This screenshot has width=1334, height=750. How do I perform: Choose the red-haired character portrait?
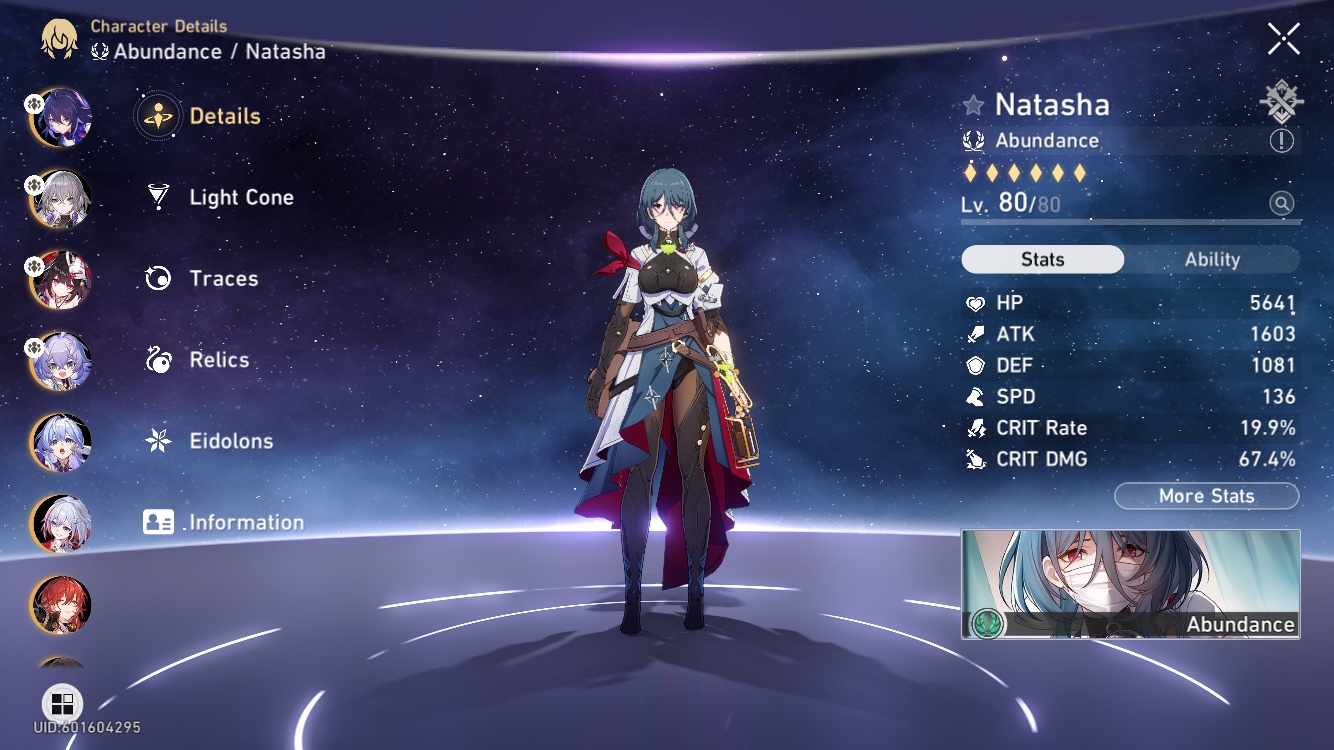coord(62,604)
